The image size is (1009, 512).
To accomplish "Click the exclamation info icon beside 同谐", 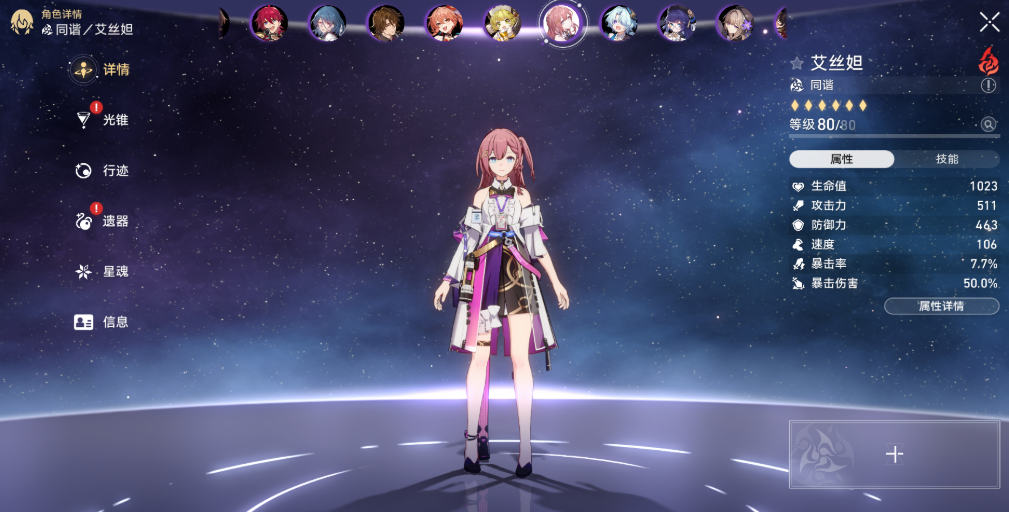I will click(x=989, y=86).
